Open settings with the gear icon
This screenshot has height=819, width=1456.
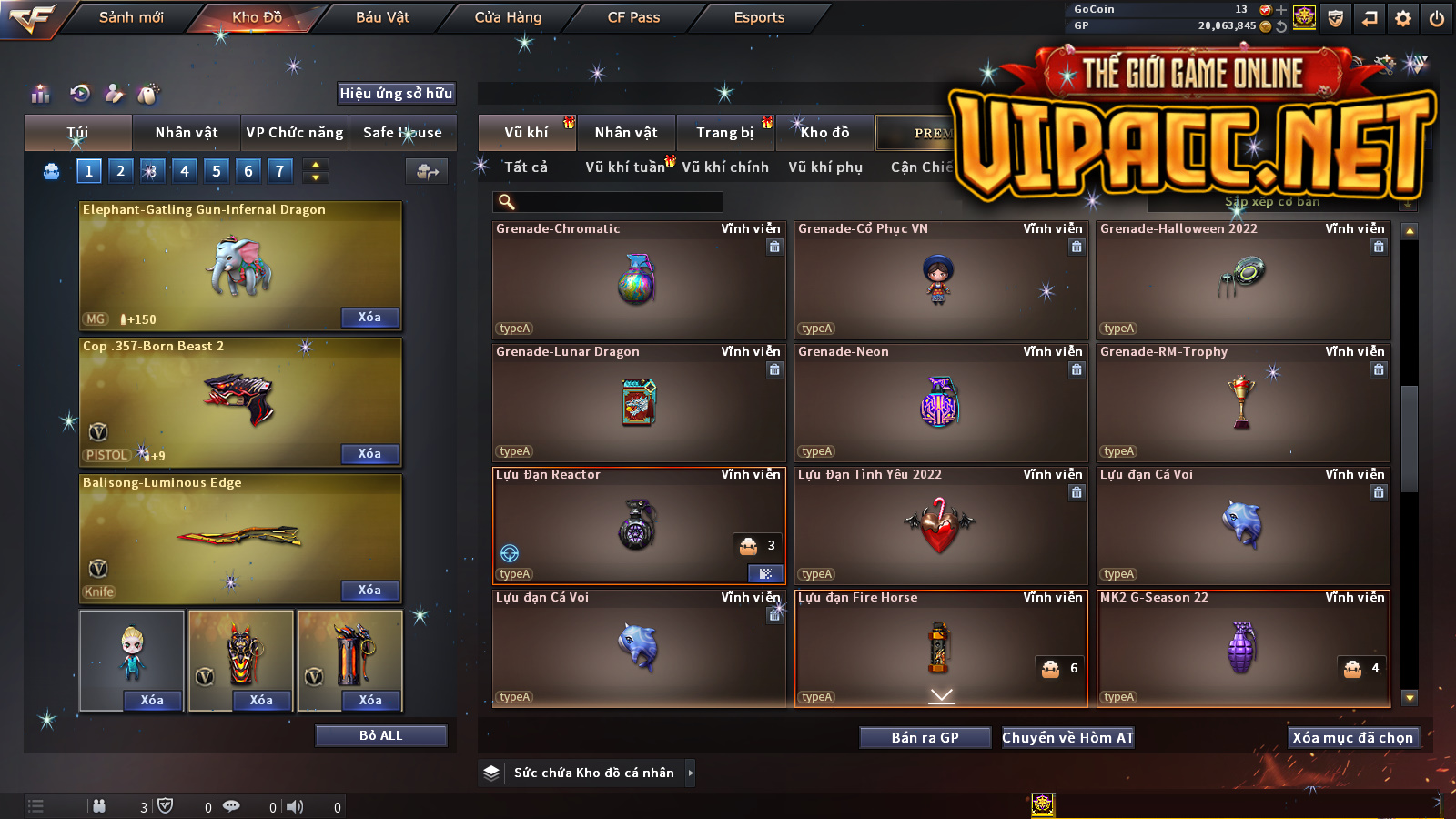click(x=1403, y=18)
